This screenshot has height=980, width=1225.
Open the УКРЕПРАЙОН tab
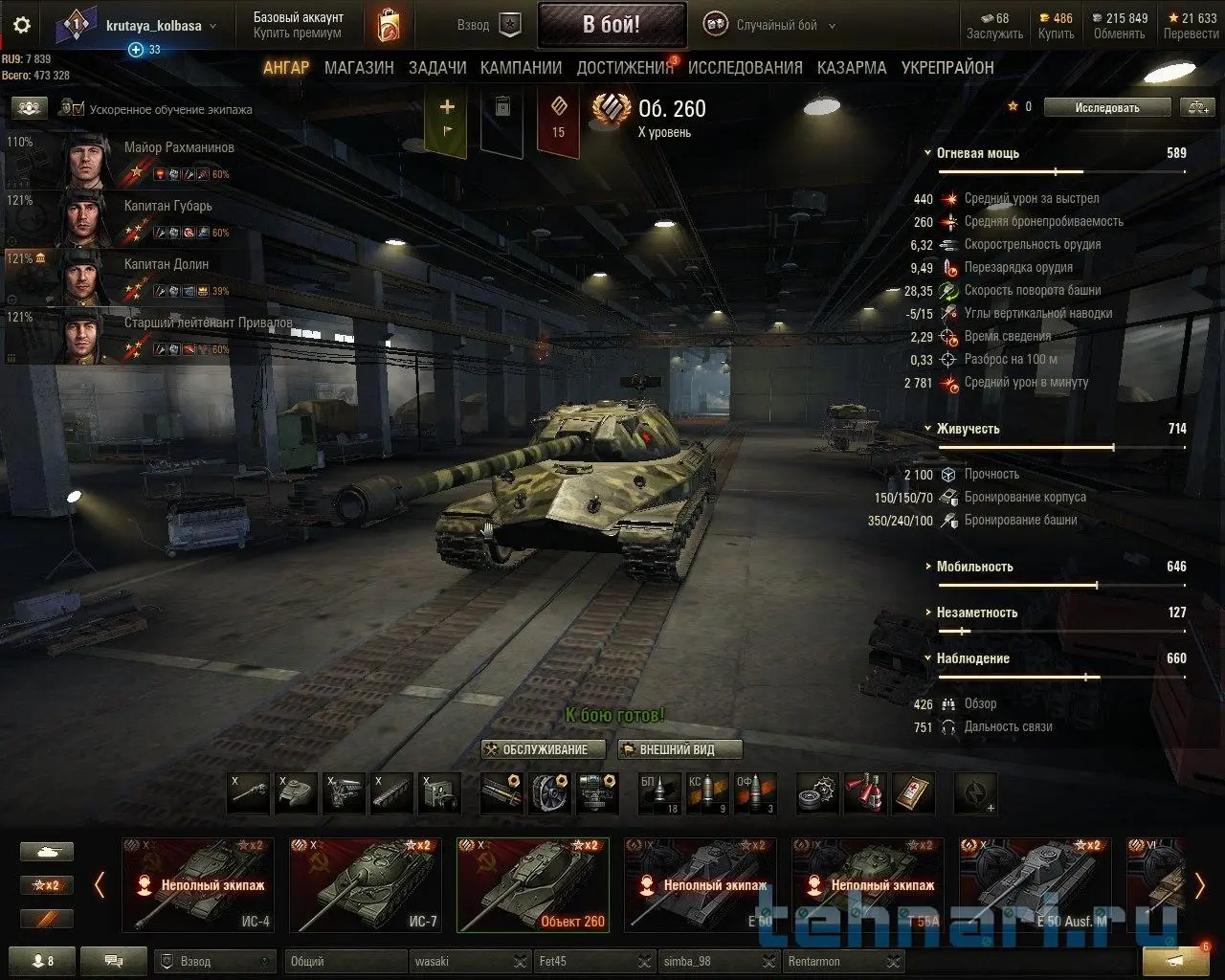point(947,68)
